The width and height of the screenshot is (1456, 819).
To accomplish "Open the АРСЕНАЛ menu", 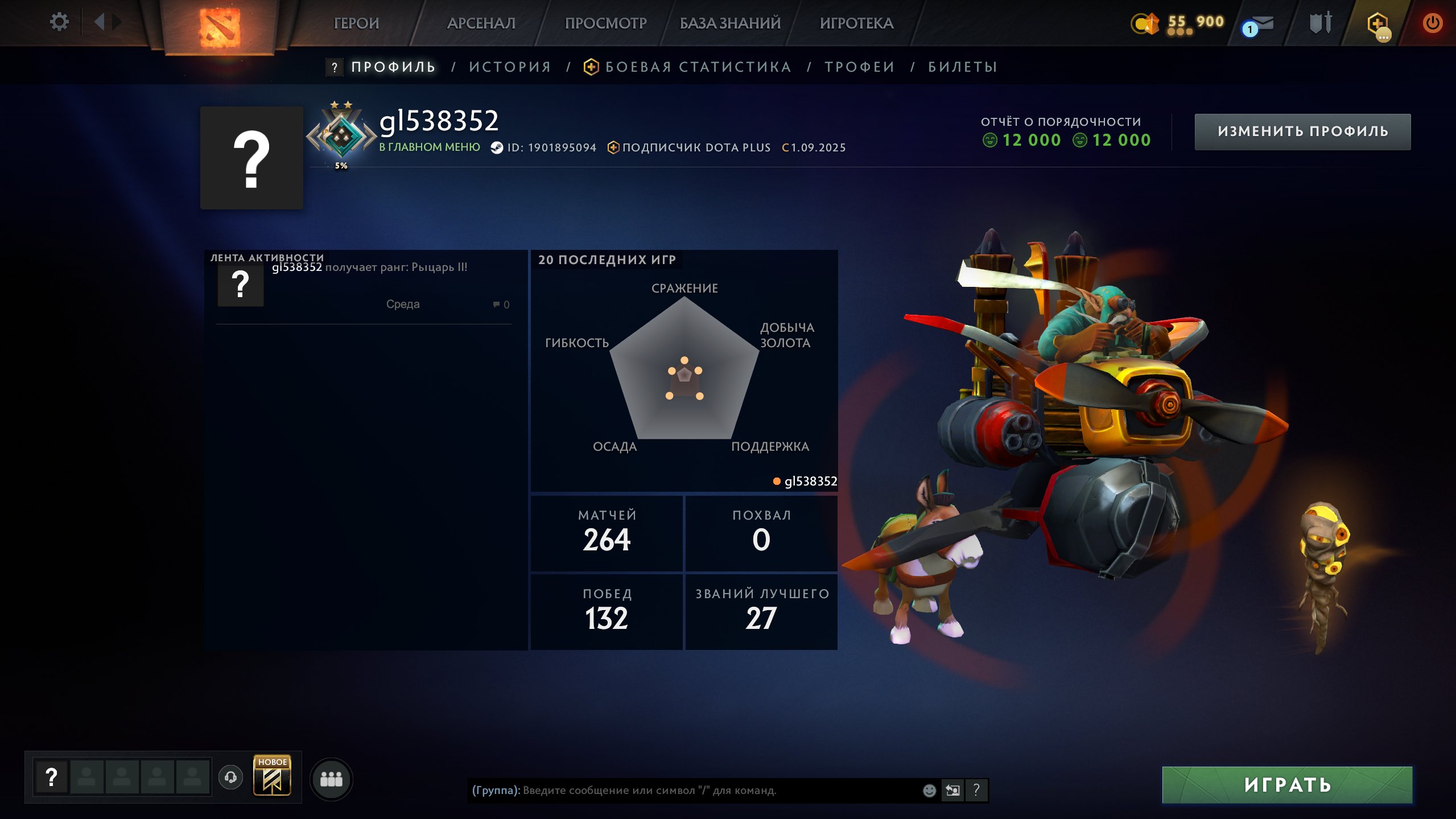I will pyautogui.click(x=481, y=23).
